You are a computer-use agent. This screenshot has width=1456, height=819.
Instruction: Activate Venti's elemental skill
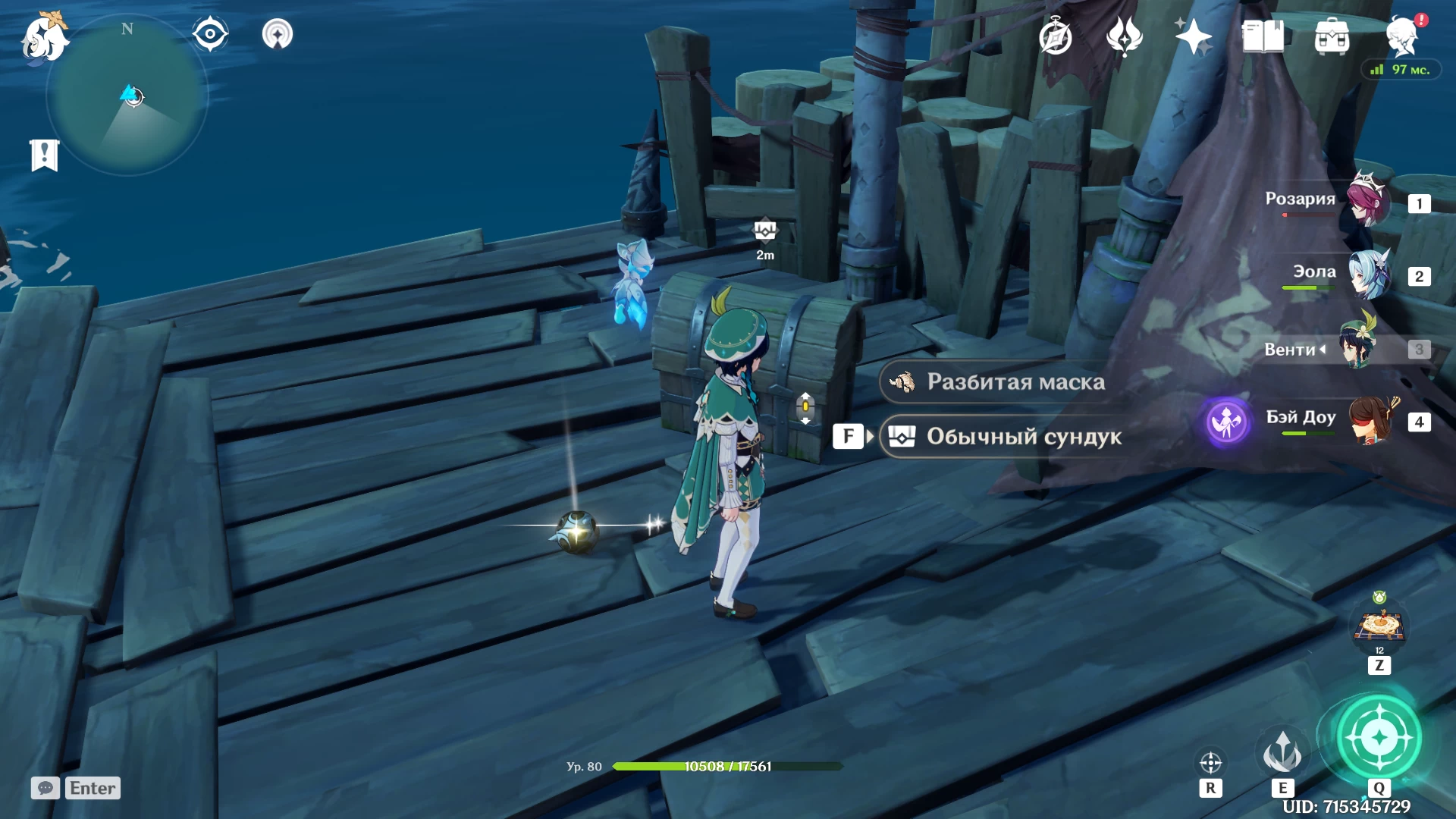1282,752
